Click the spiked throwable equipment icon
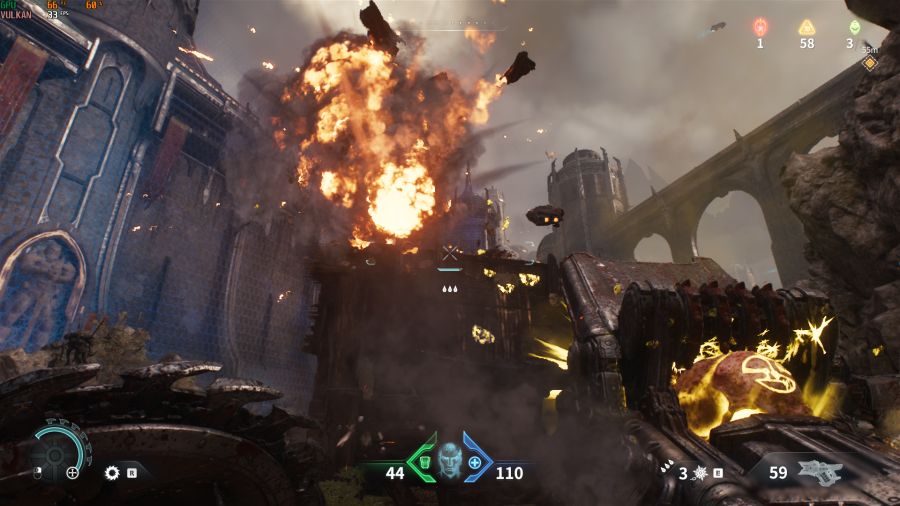 pos(698,472)
